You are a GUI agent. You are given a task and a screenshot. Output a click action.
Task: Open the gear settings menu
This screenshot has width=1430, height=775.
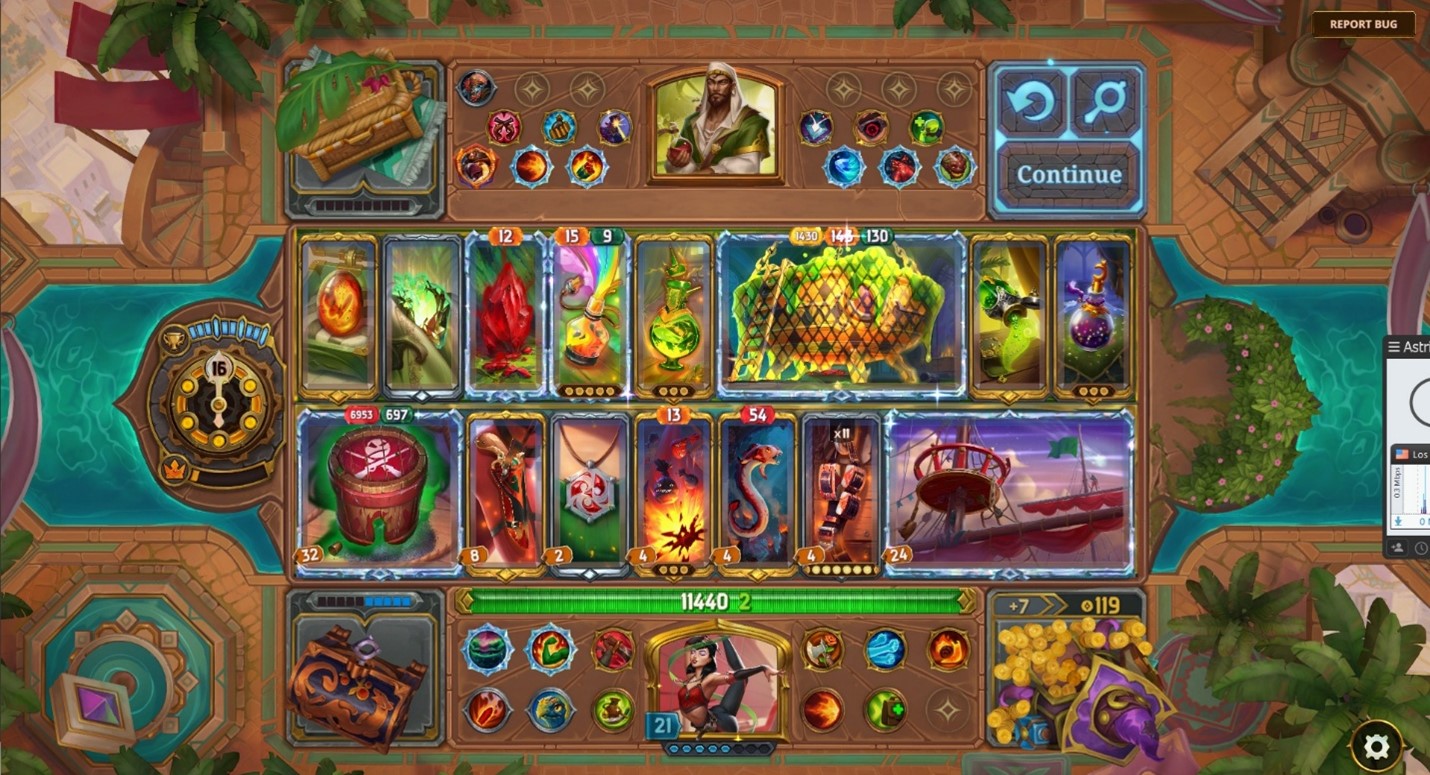[1376, 745]
